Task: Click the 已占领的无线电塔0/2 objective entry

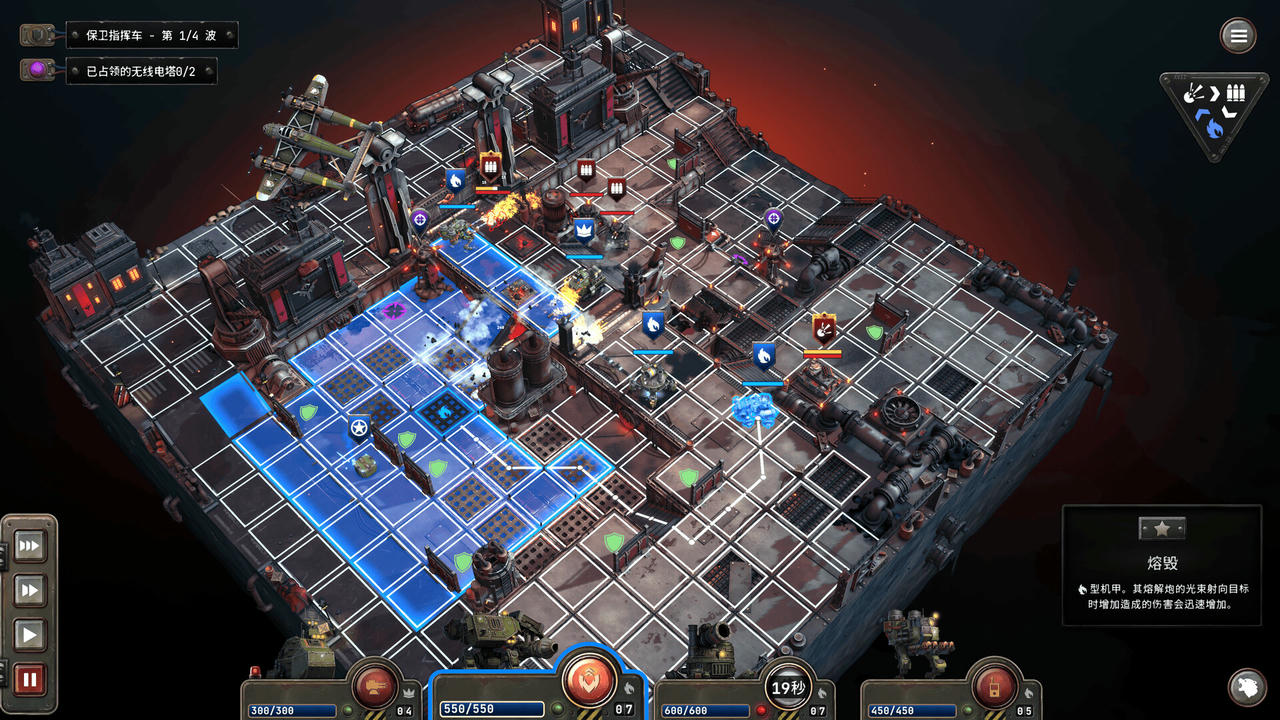Action: [x=142, y=71]
